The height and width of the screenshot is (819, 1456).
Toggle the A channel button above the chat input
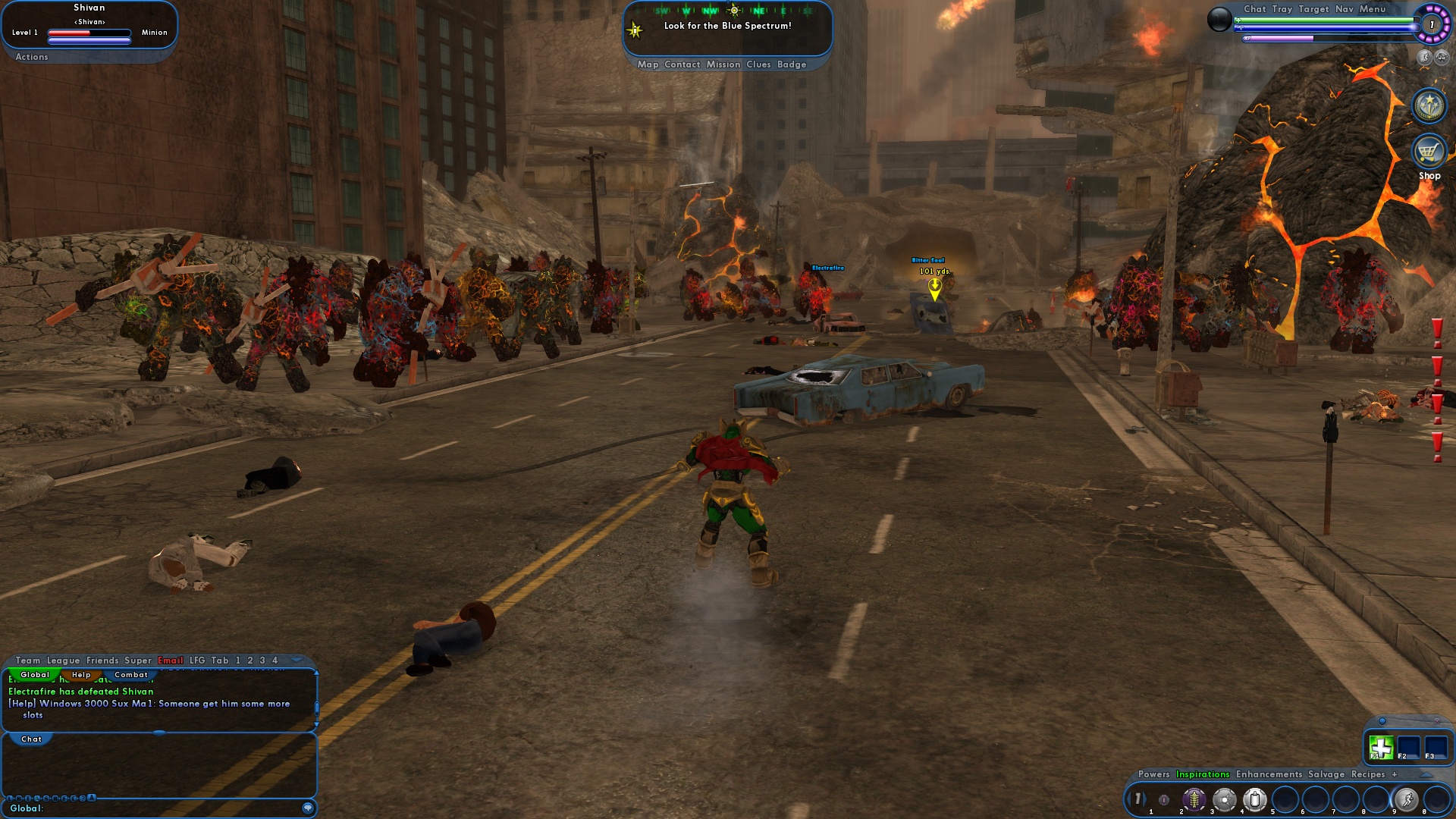tap(91, 796)
